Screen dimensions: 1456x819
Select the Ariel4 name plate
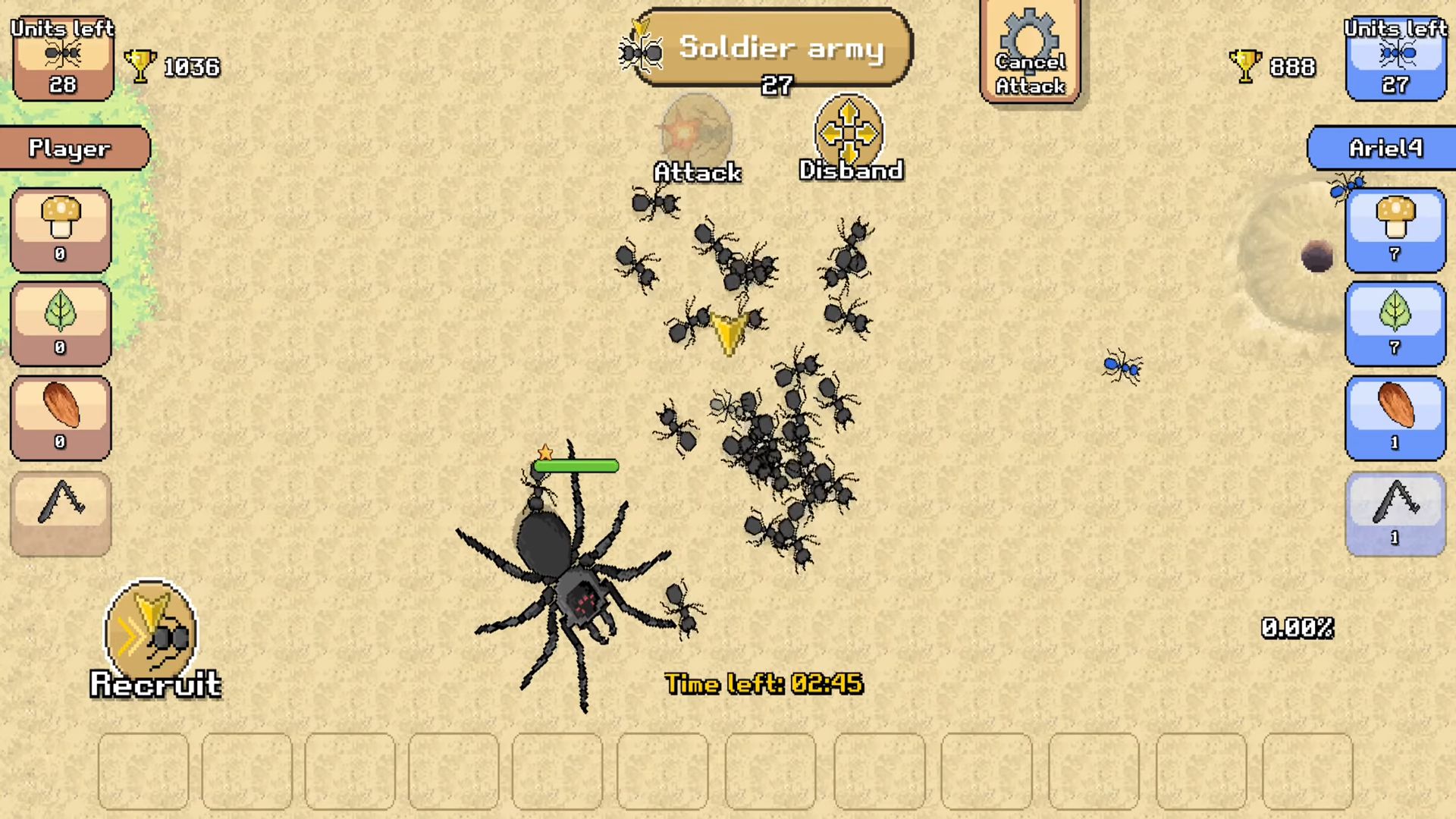1383,148
